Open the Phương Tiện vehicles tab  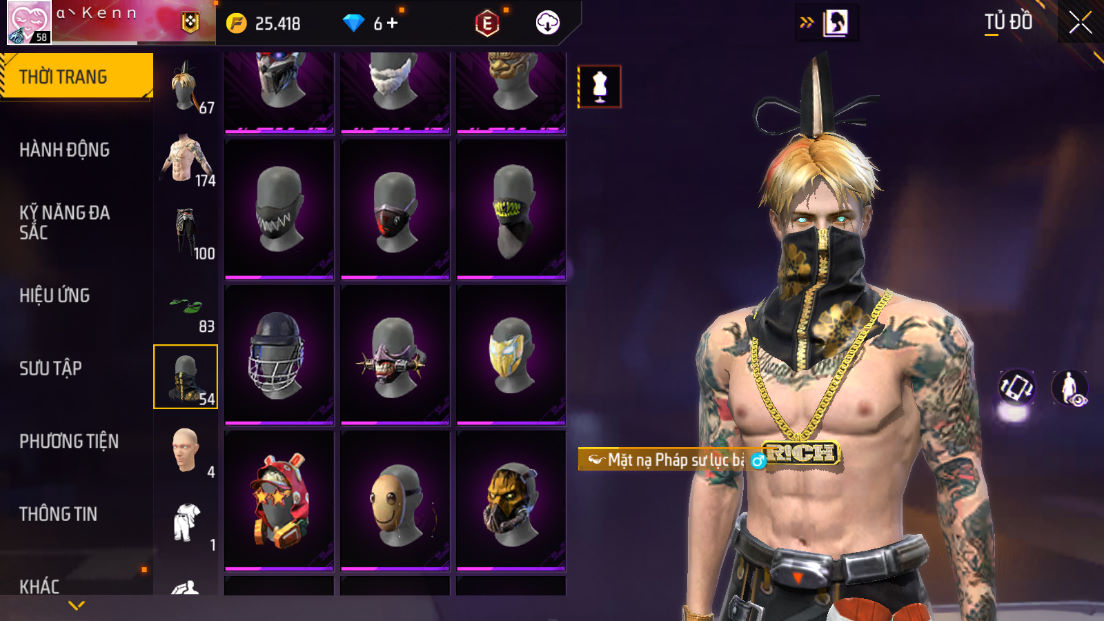click(69, 441)
